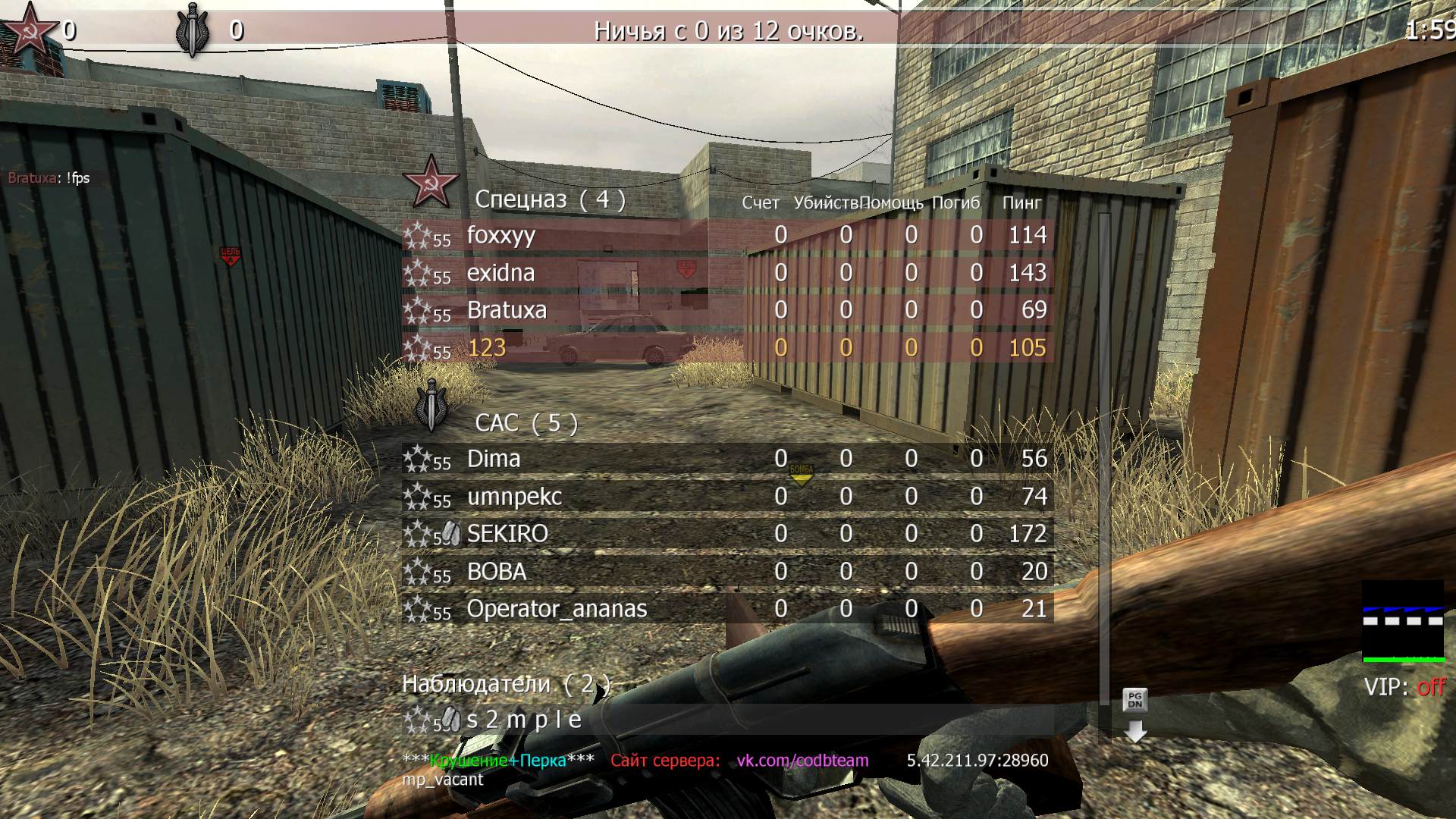Click the Счет score column header
This screenshot has height=819, width=1456.
point(760,203)
